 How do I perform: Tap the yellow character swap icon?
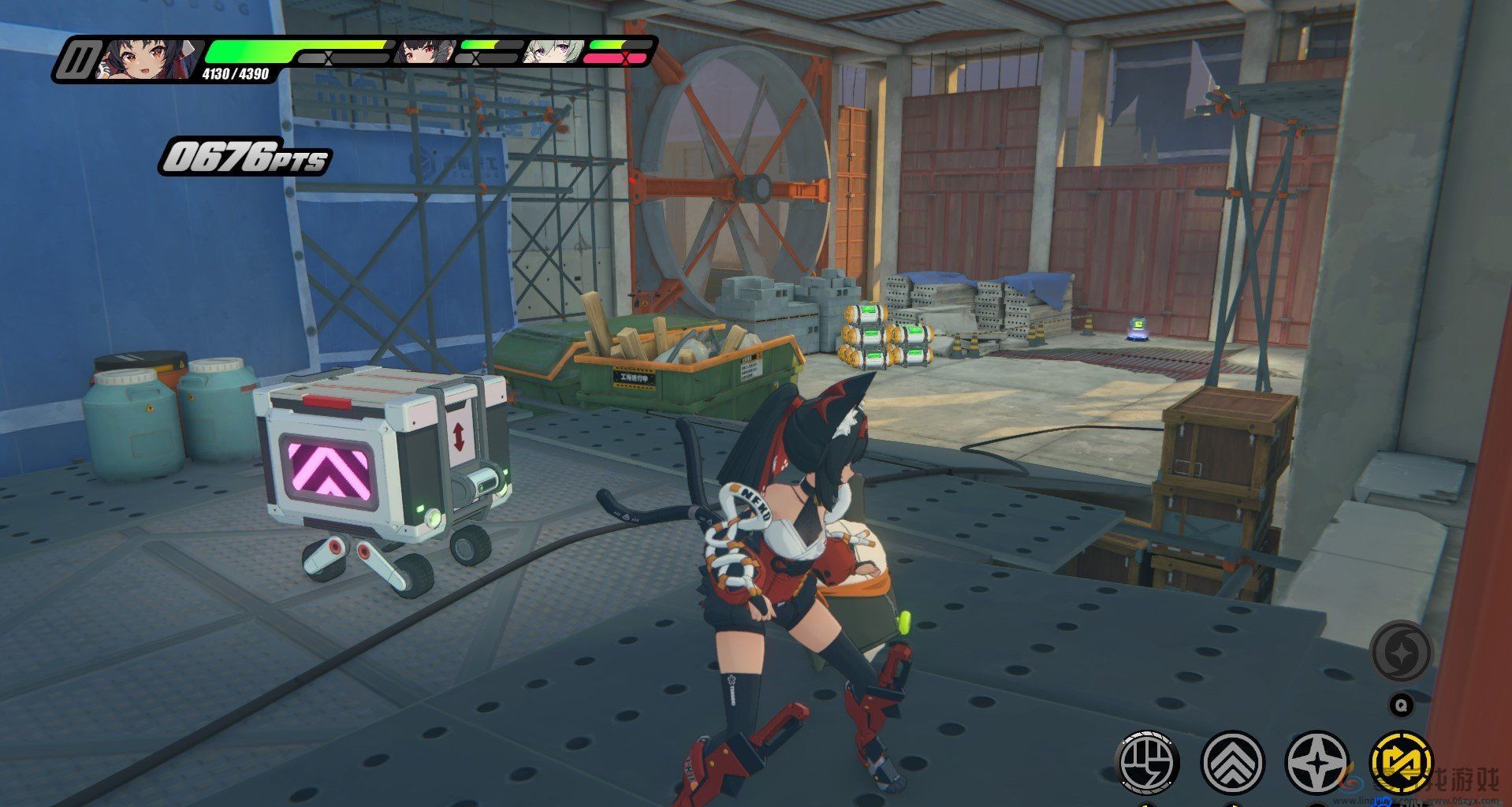[1402, 764]
